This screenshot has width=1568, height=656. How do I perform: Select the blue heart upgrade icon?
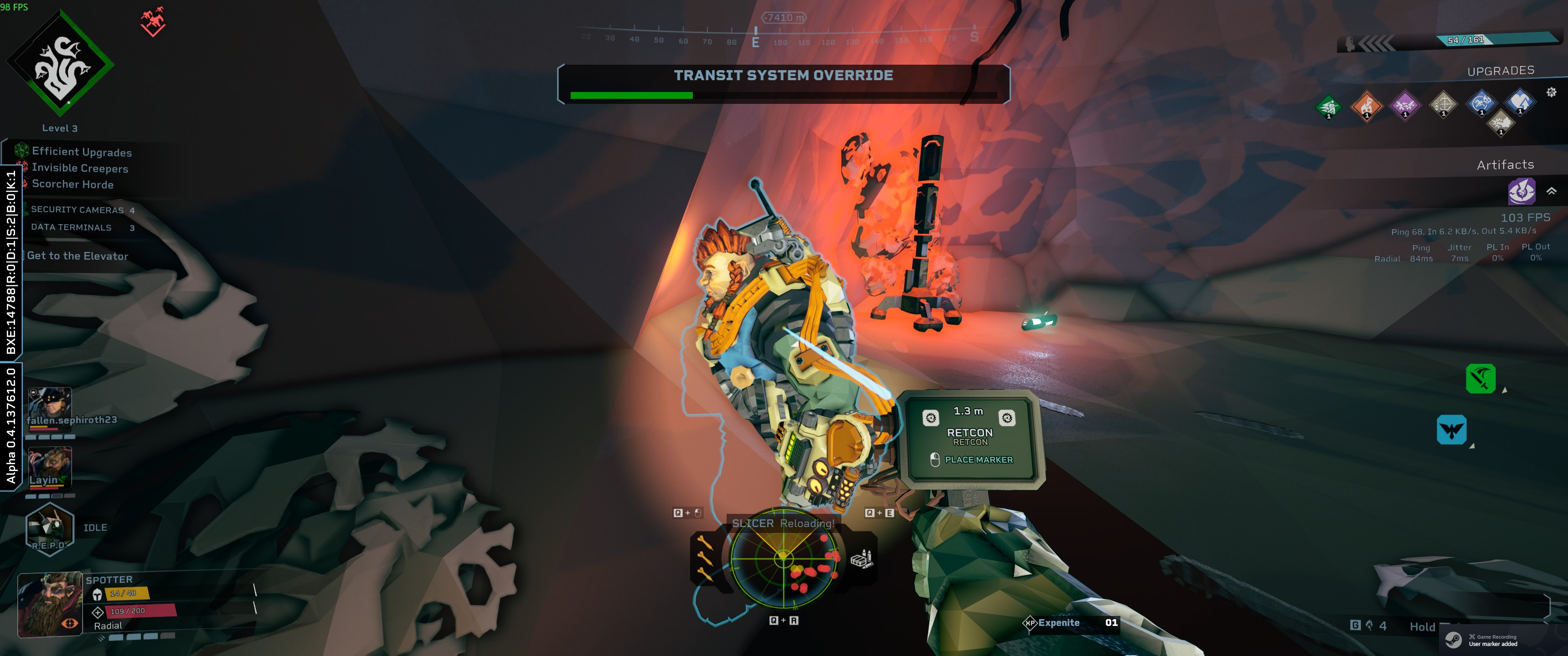(1519, 101)
